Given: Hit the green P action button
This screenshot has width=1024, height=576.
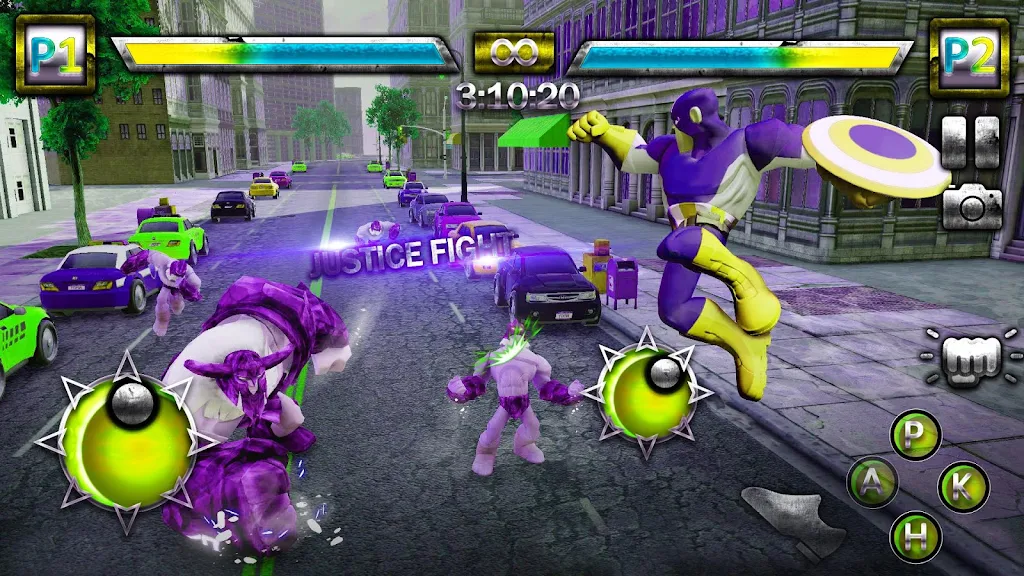Looking at the screenshot, I should click(915, 434).
